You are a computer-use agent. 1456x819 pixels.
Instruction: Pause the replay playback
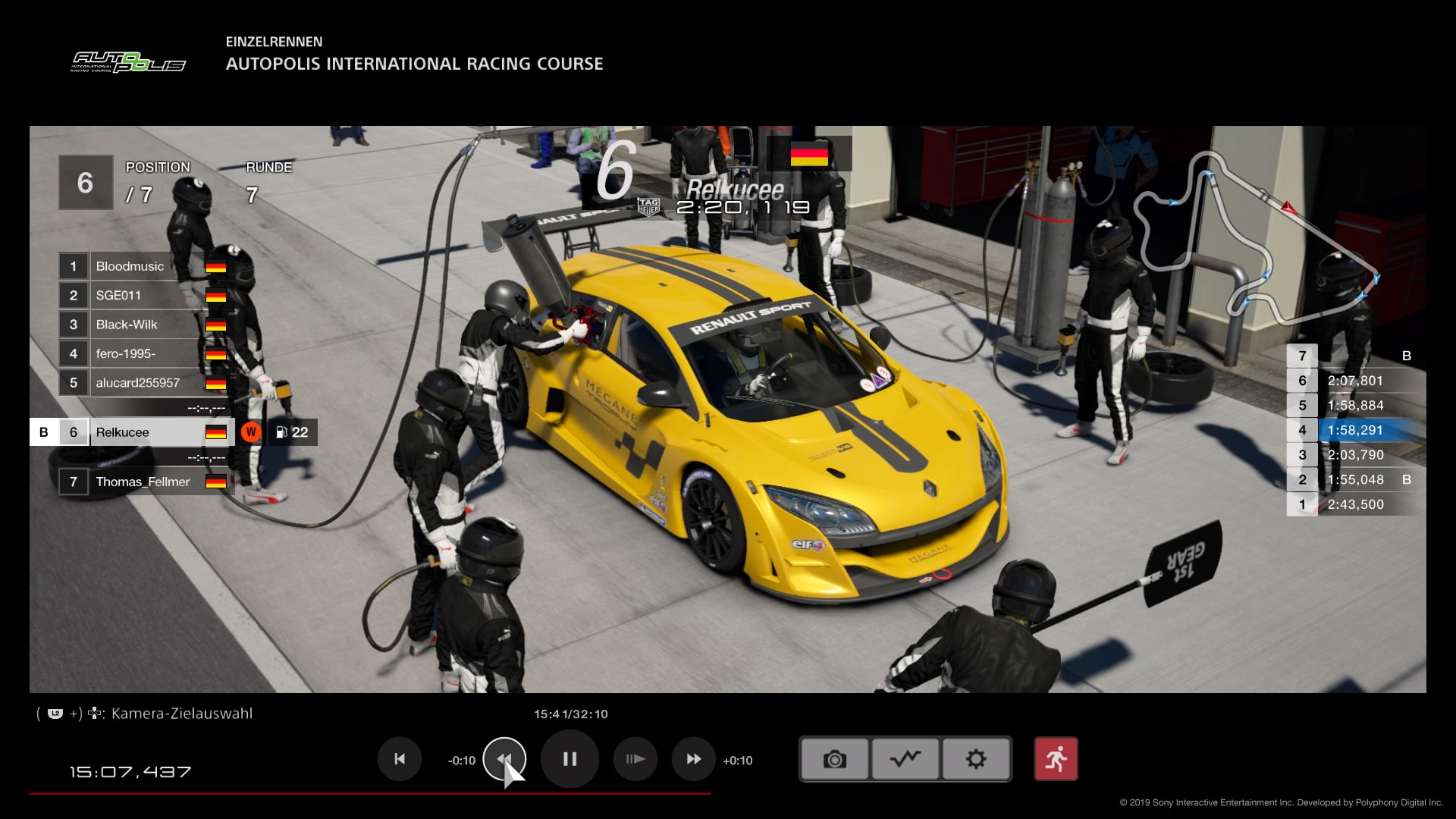[570, 759]
